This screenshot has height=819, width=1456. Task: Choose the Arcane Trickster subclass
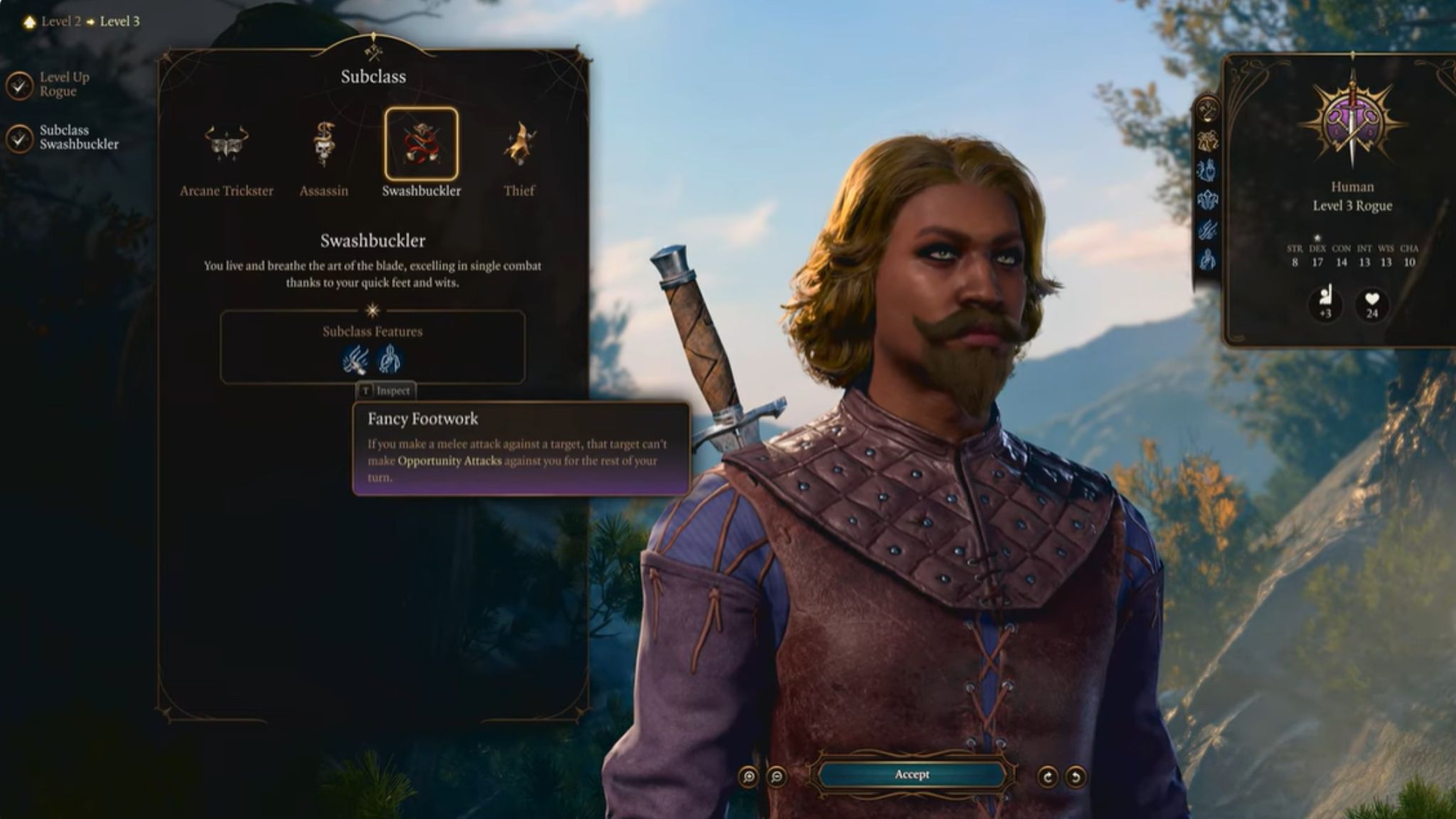tap(226, 144)
